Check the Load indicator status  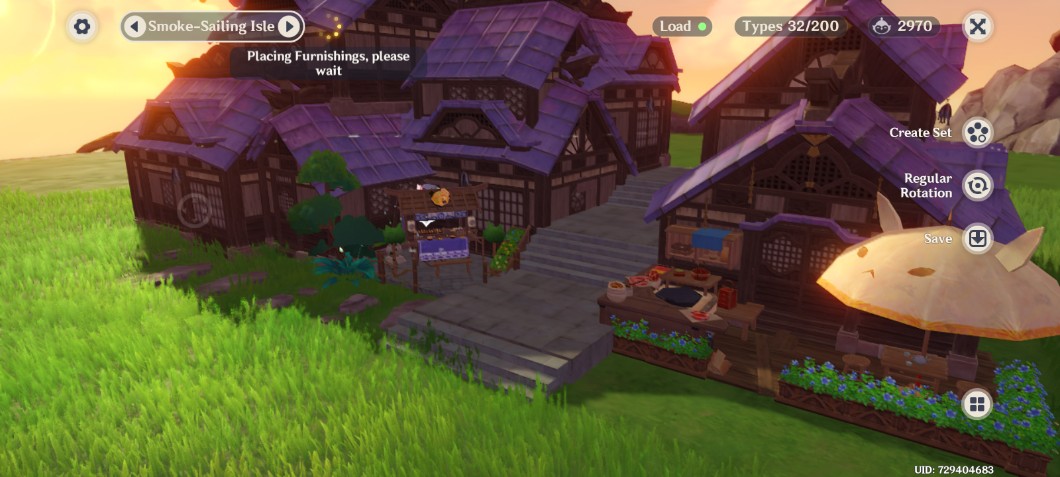tap(682, 27)
